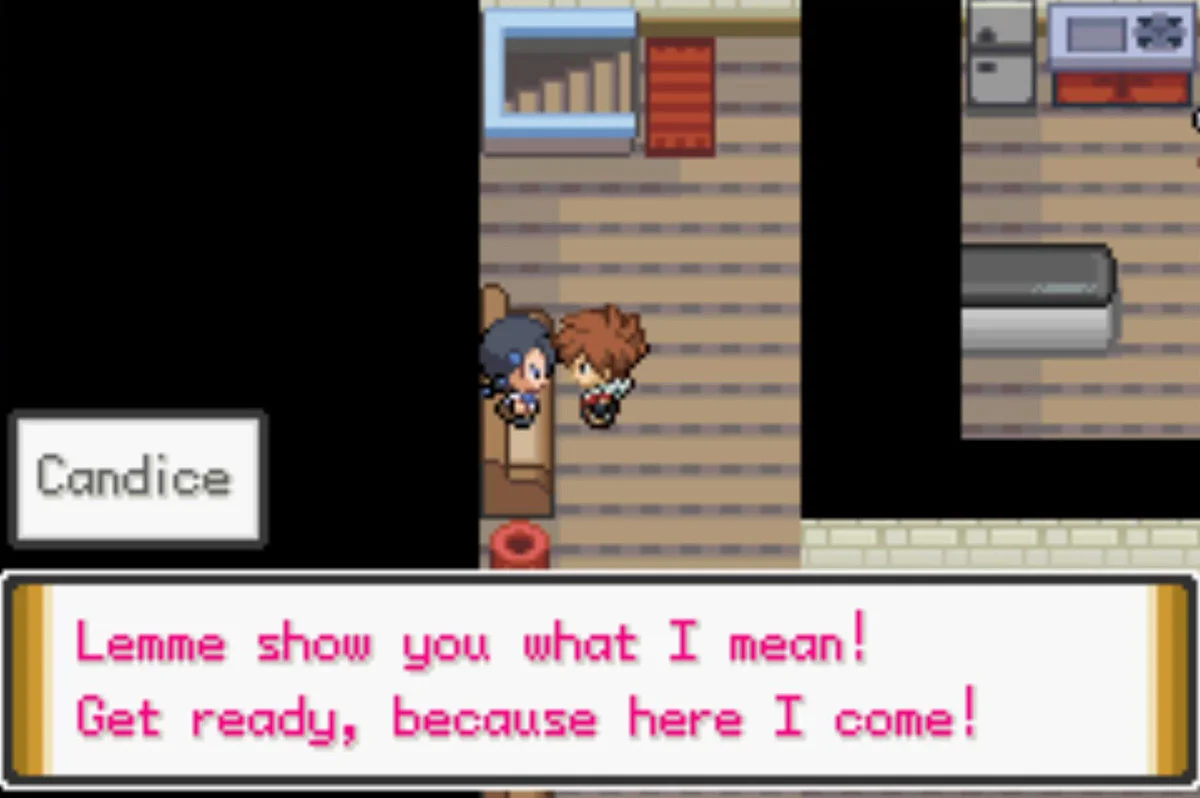Advance the dialogue box reading "Lemme show you"
The width and height of the screenshot is (1200, 798).
600,680
